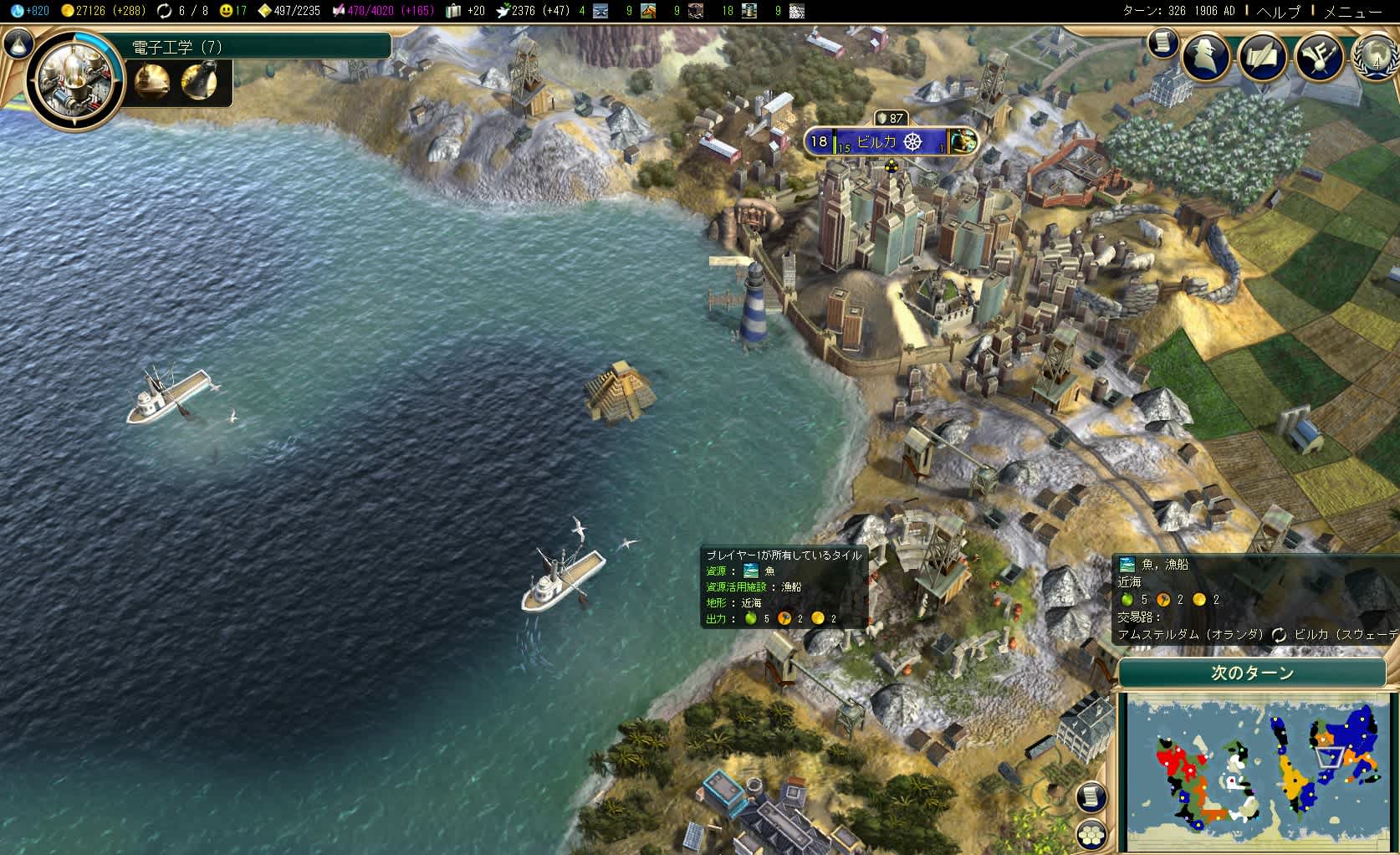This screenshot has height=855, width=1400.
Task: Open the ヘルプ (Help) link
Action: pyautogui.click(x=1280, y=11)
